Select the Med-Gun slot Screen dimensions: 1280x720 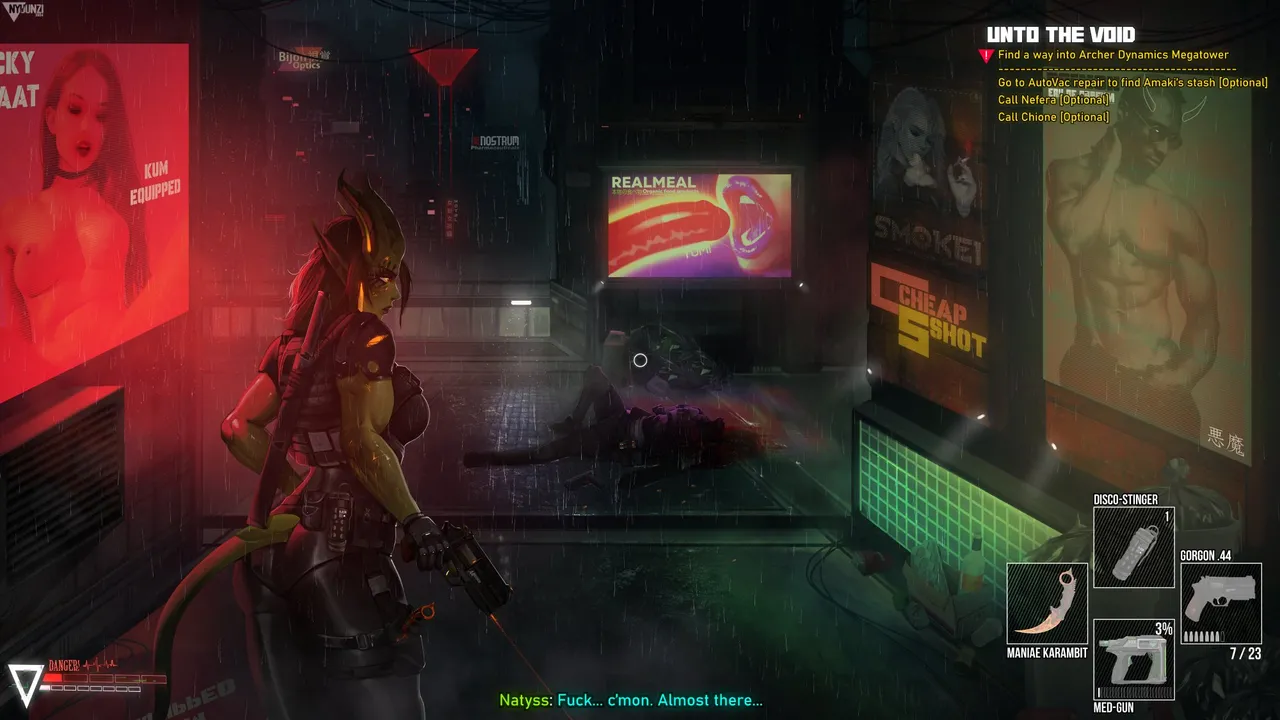(1133, 659)
